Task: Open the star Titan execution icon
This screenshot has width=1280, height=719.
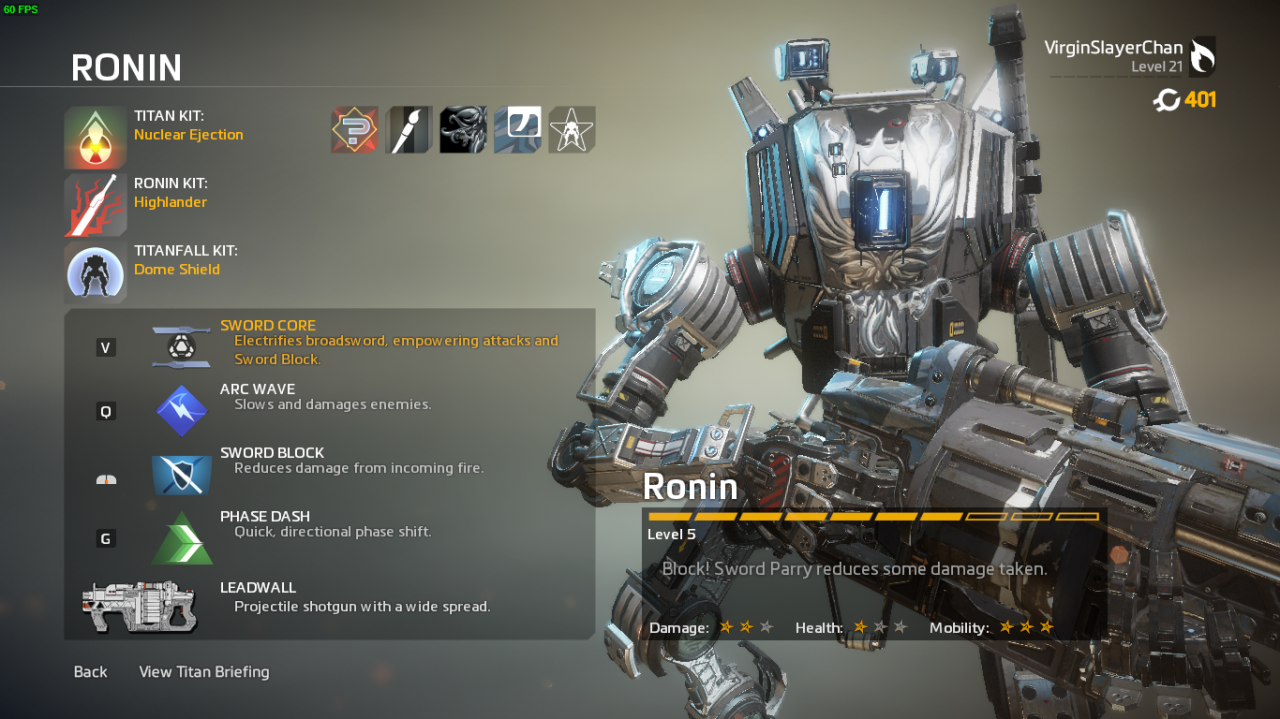Action: pos(571,130)
